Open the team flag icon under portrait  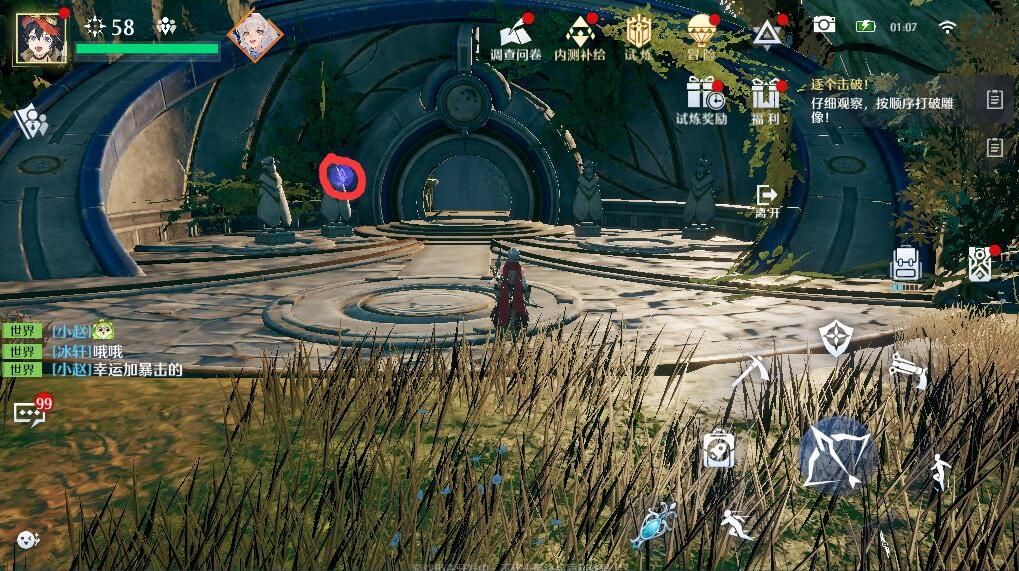coord(31,122)
